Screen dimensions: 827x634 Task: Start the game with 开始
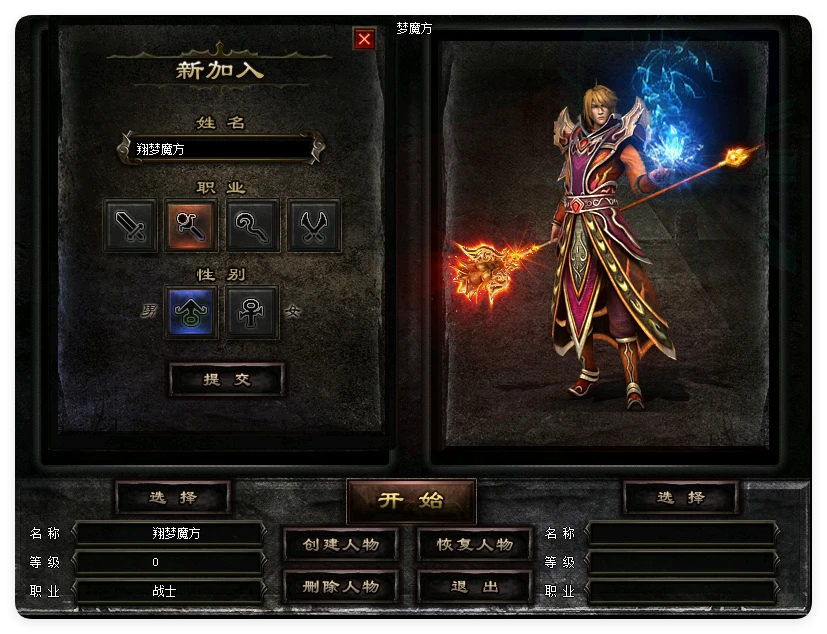click(411, 501)
